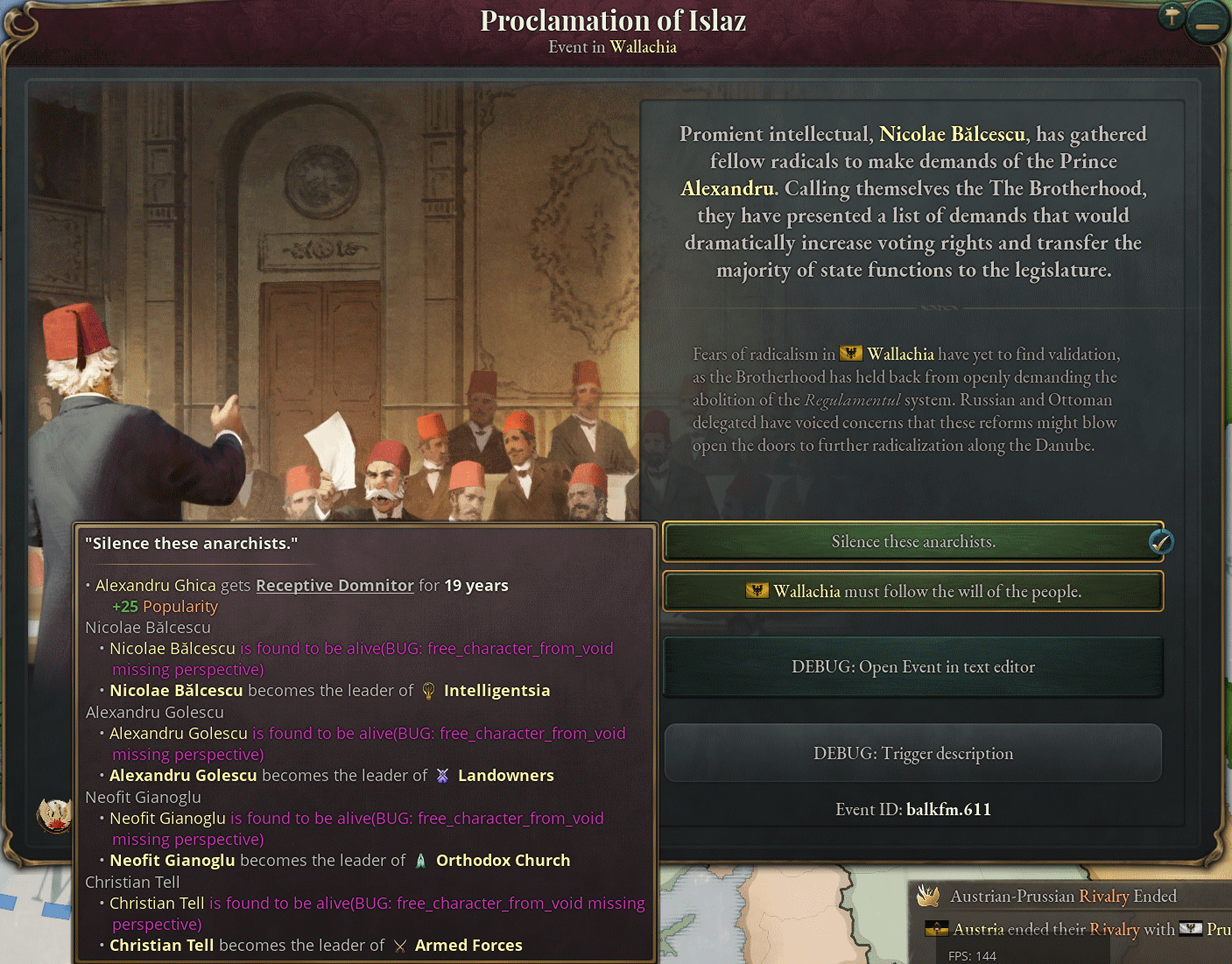This screenshot has width=1232, height=964.
Task: Click the Austrian-Prussian Rivalry Ended notification
Action: (x=1062, y=896)
